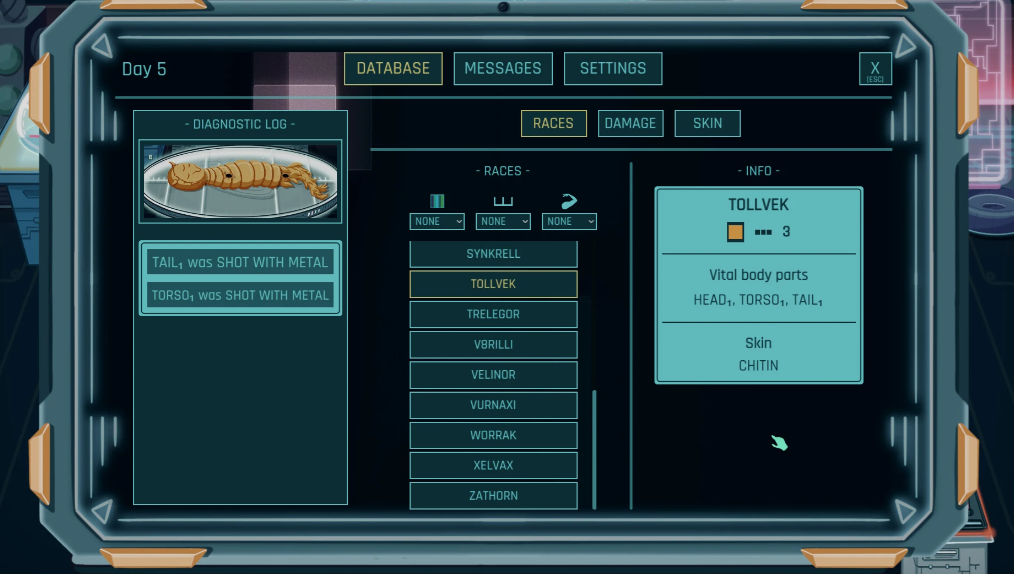This screenshot has height=574, width=1014.
Task: Choose the TOLLVEK race entry
Action: [493, 284]
